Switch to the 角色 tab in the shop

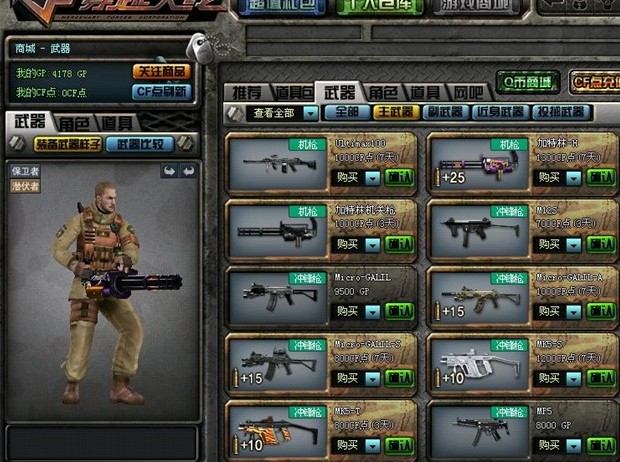[x=381, y=91]
